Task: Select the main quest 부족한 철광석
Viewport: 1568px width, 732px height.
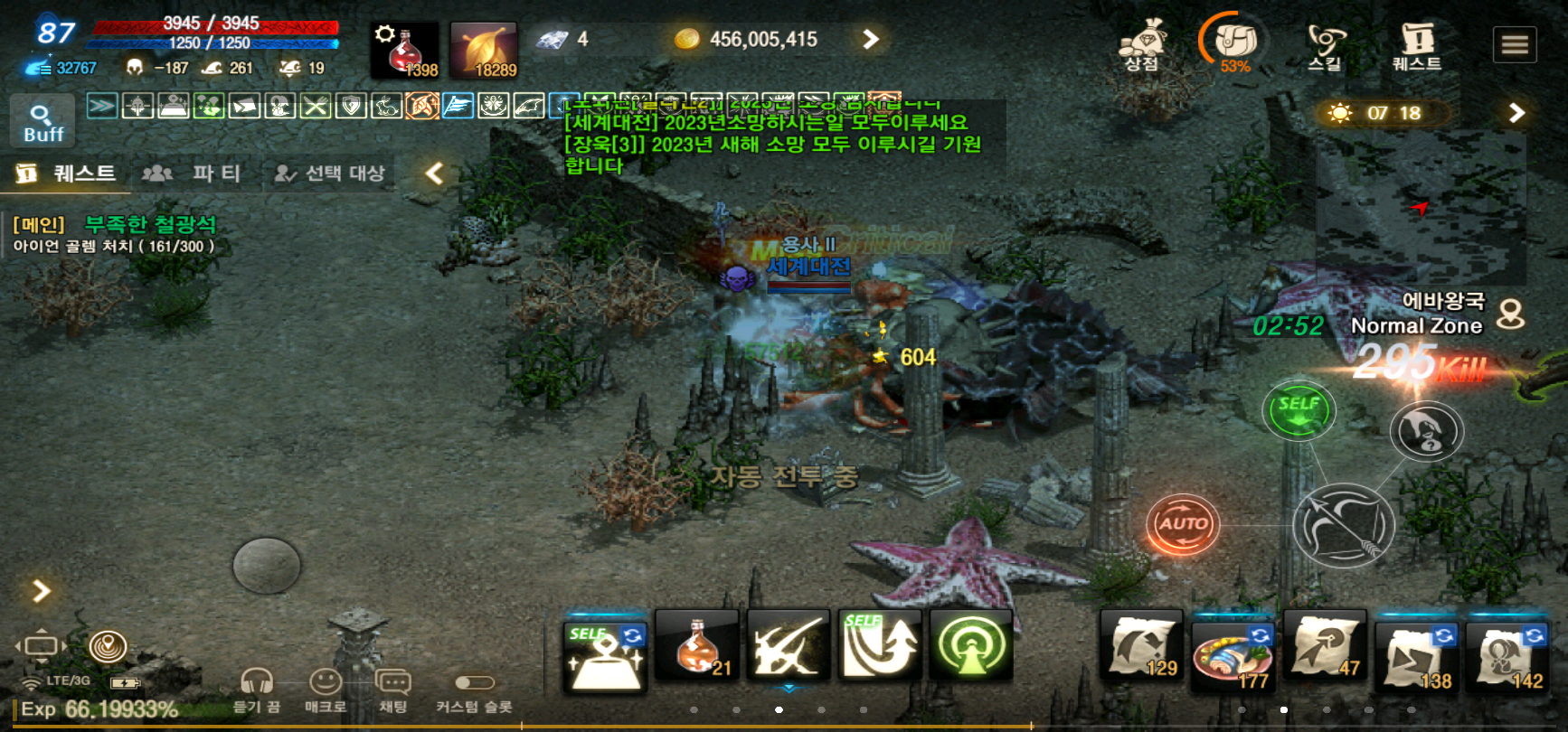Action: tap(149, 224)
